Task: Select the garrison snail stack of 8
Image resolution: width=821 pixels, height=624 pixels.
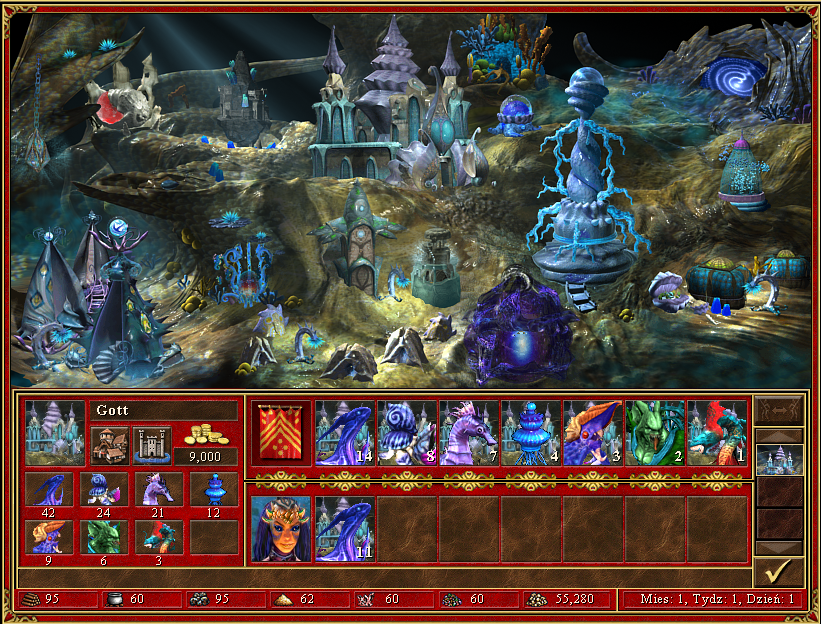Action: pyautogui.click(x=407, y=432)
